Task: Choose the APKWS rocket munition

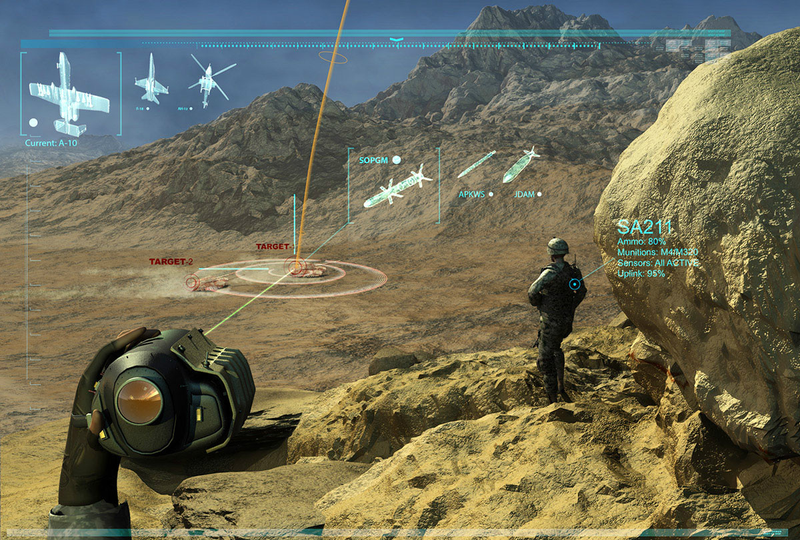Action: point(477,164)
